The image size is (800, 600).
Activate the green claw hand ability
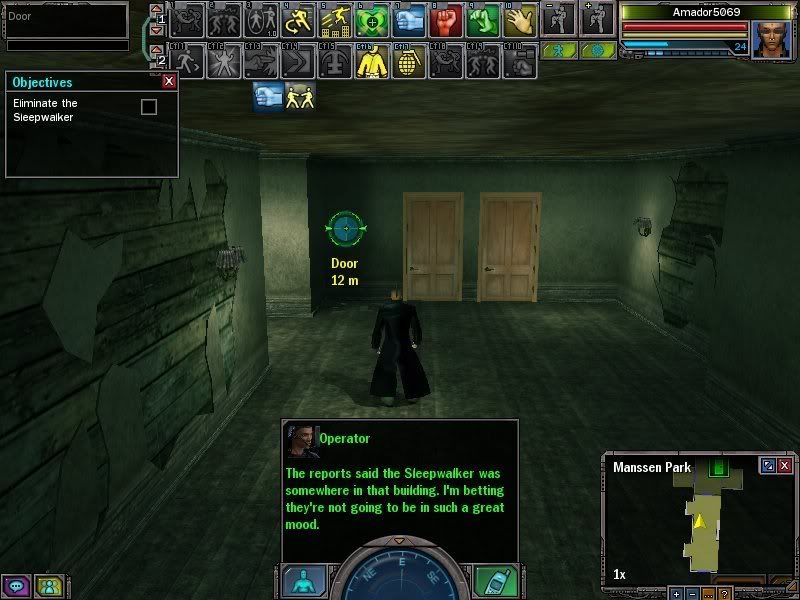point(482,20)
